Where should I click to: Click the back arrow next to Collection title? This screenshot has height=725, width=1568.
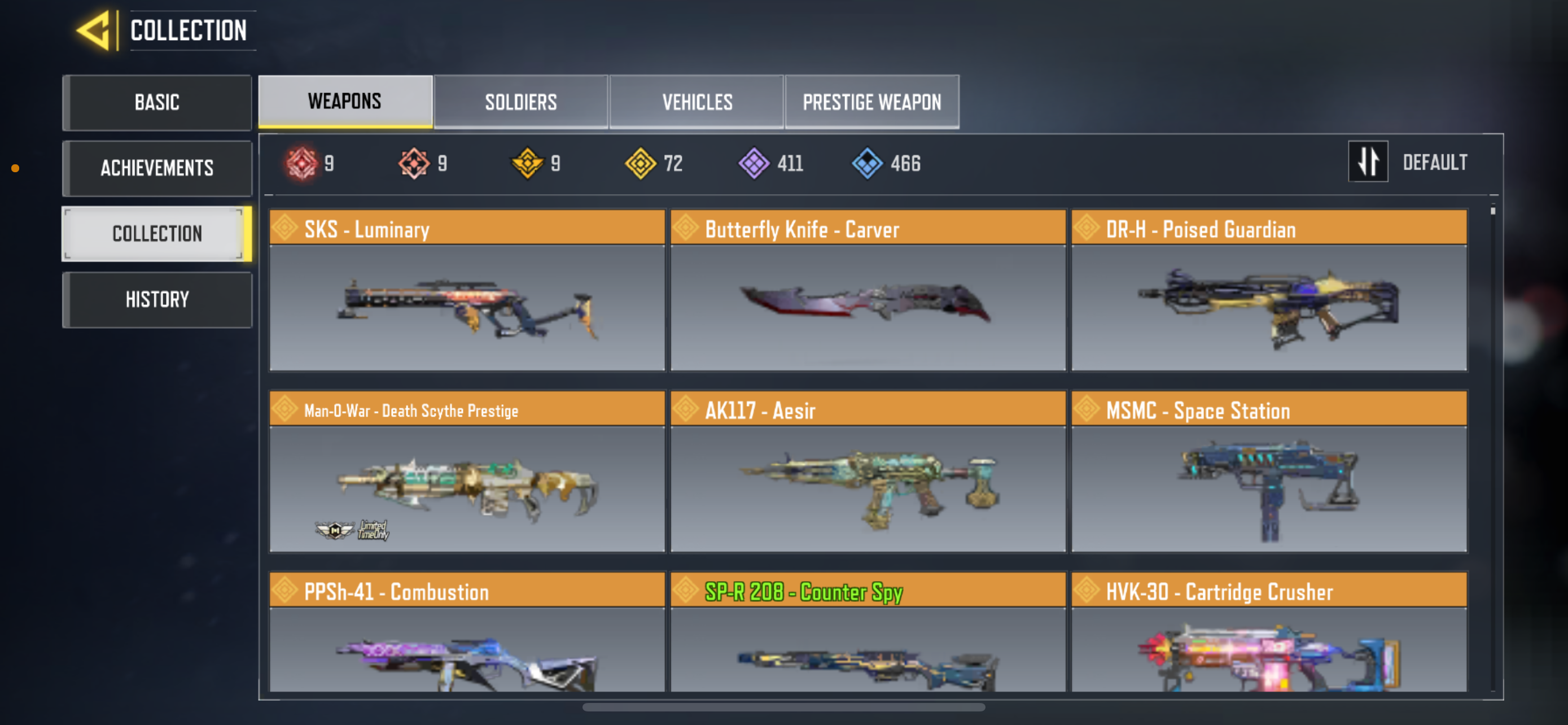[x=94, y=30]
